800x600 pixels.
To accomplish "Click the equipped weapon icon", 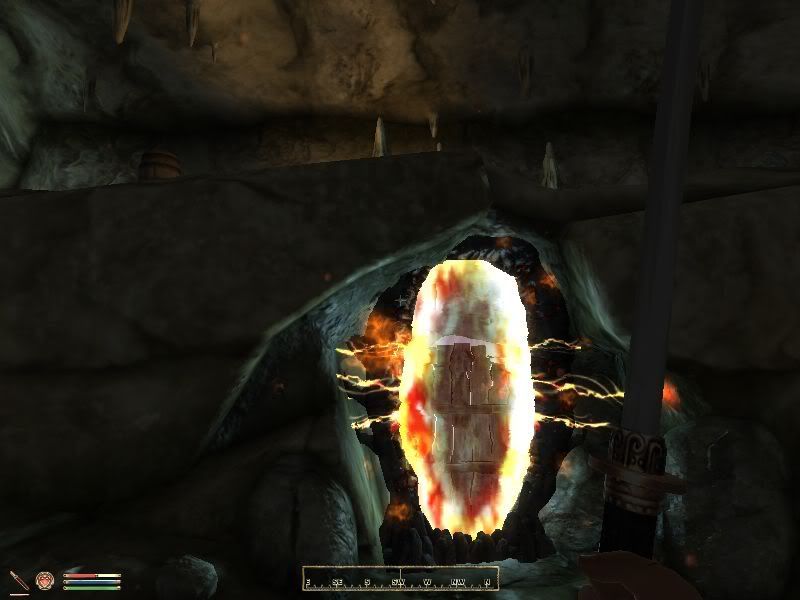I will tap(19, 580).
